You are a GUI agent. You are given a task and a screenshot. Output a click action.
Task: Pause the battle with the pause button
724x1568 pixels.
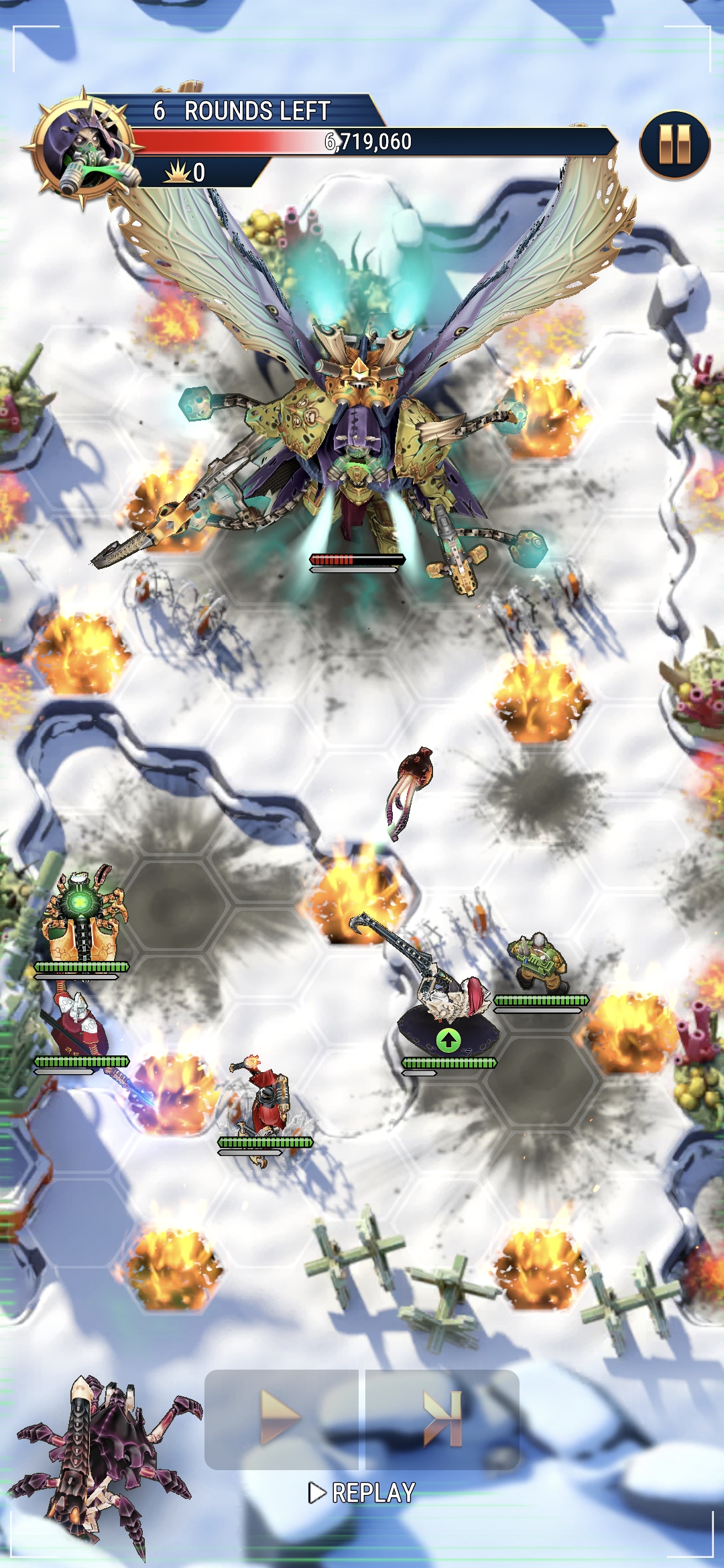point(674,145)
